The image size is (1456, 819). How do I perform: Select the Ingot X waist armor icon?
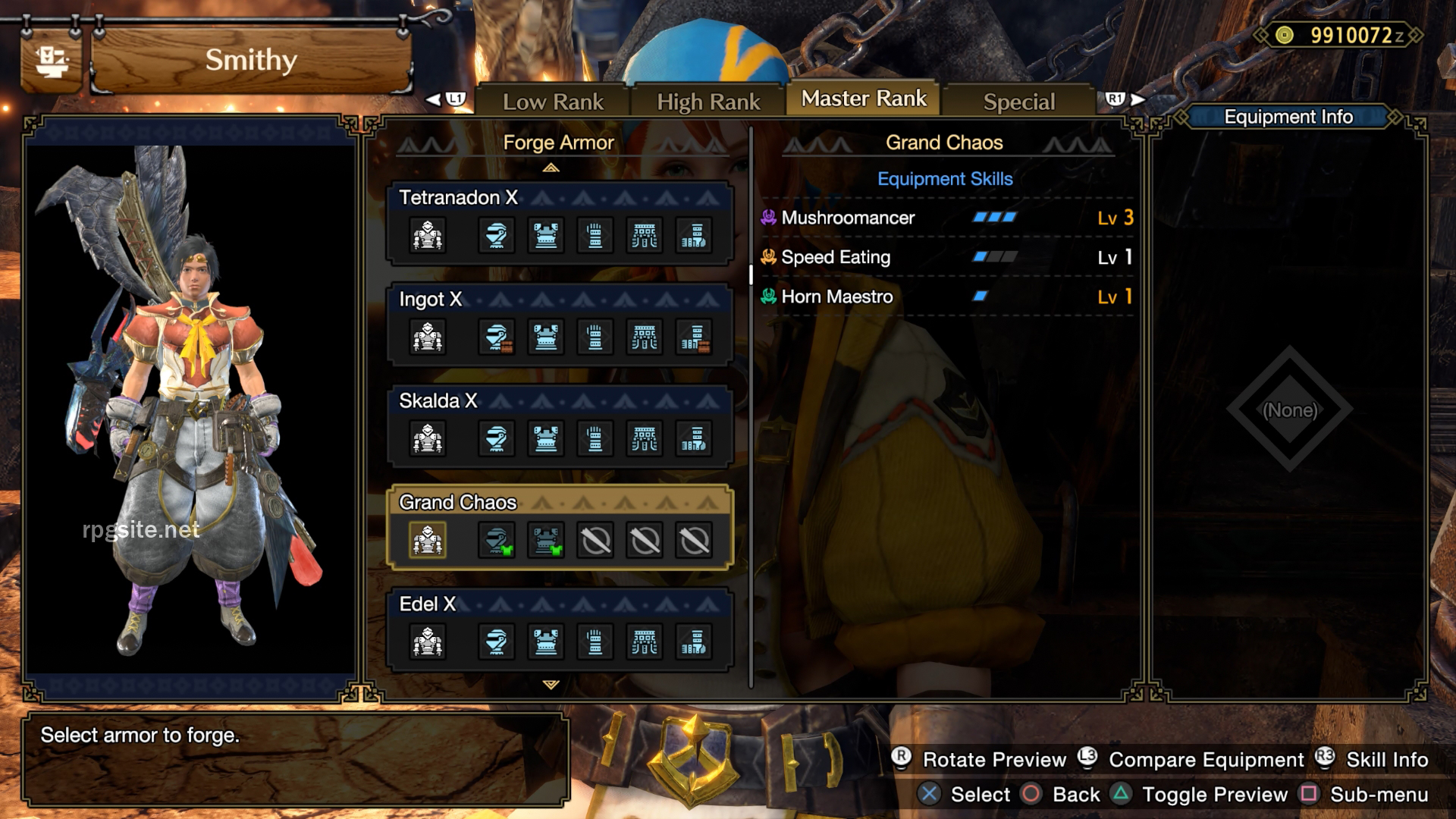(645, 337)
